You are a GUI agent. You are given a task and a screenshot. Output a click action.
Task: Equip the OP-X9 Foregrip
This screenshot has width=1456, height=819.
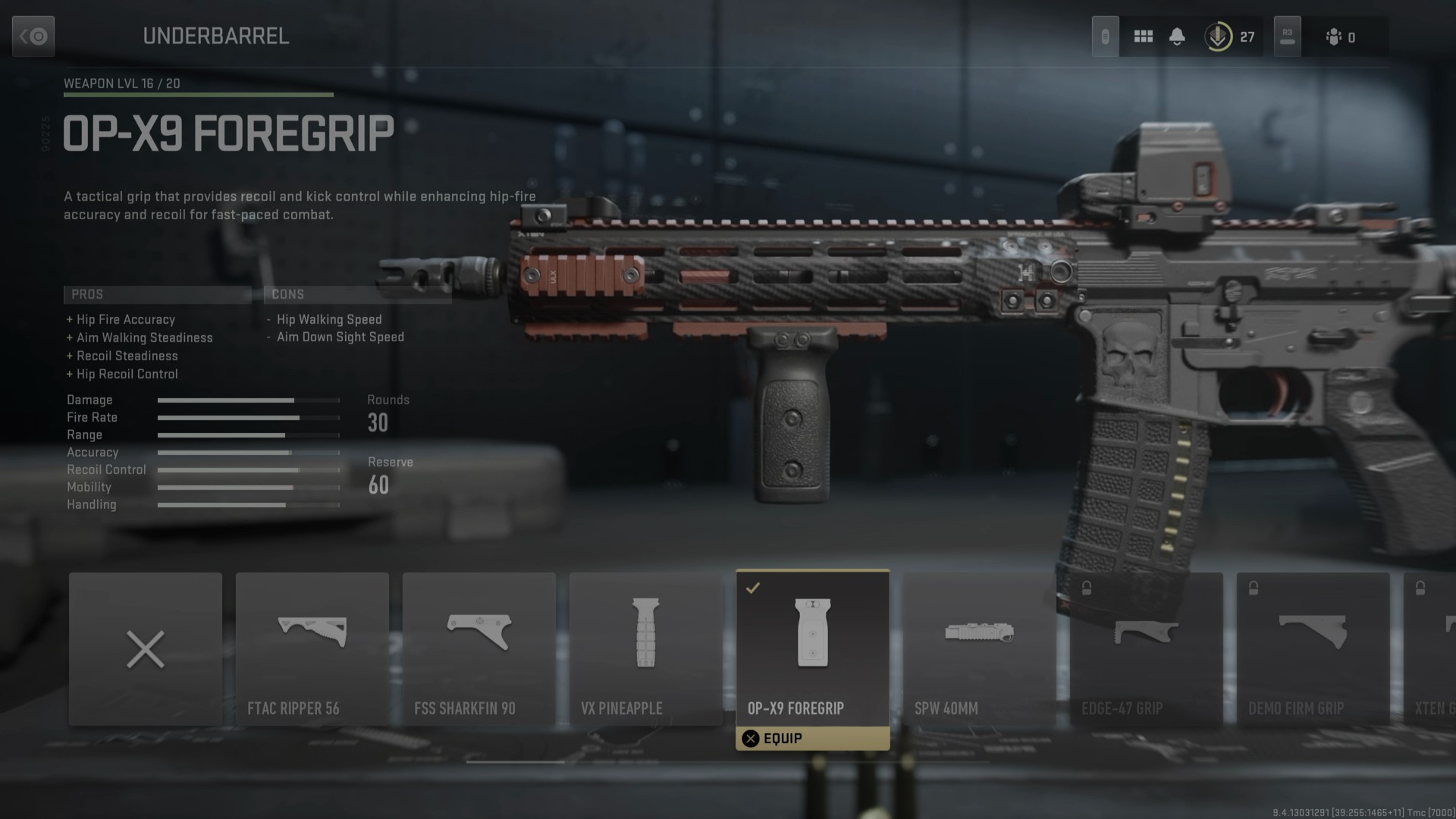tap(812, 739)
